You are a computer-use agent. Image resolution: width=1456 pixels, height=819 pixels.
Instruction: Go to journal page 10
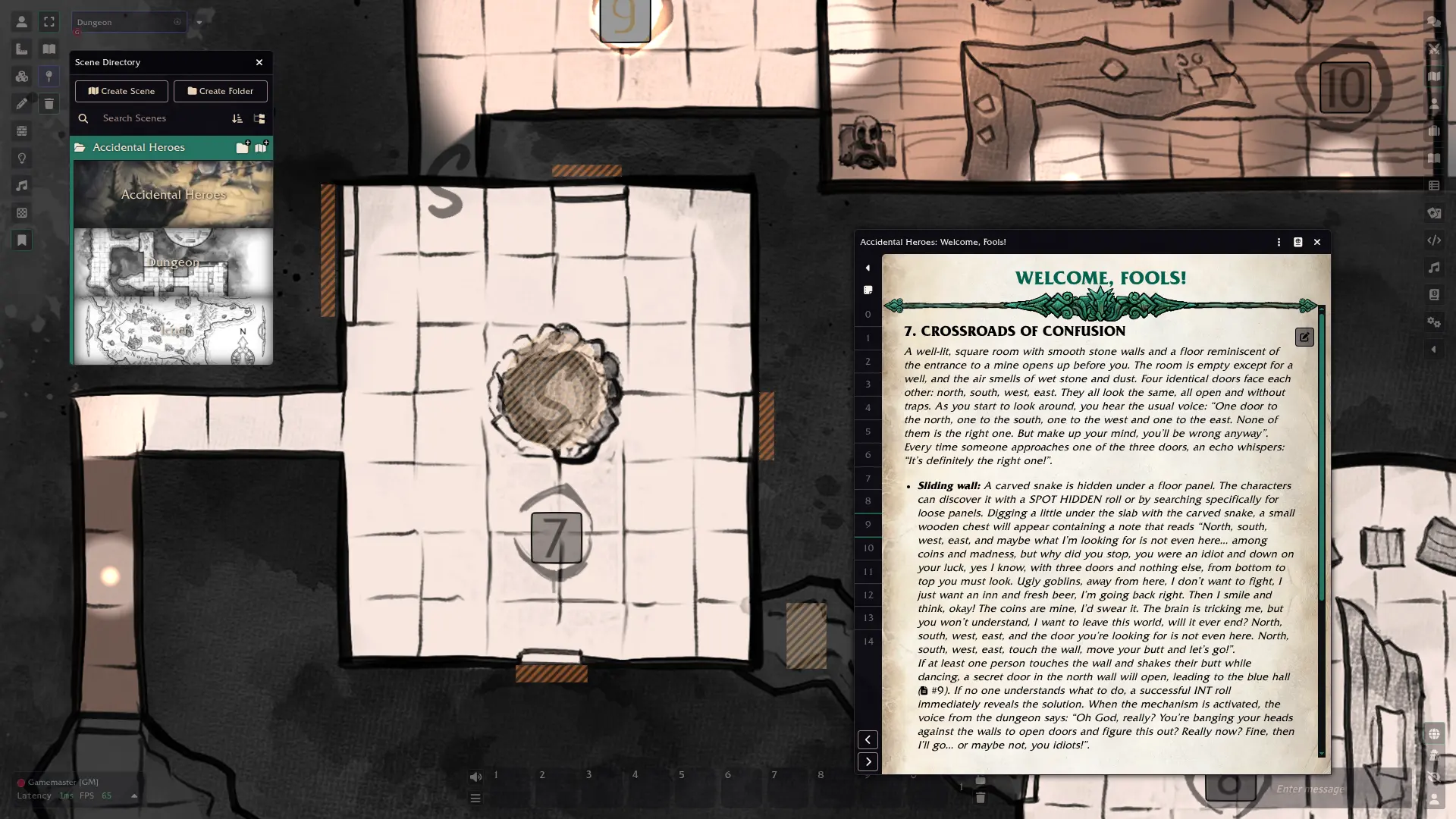(868, 548)
